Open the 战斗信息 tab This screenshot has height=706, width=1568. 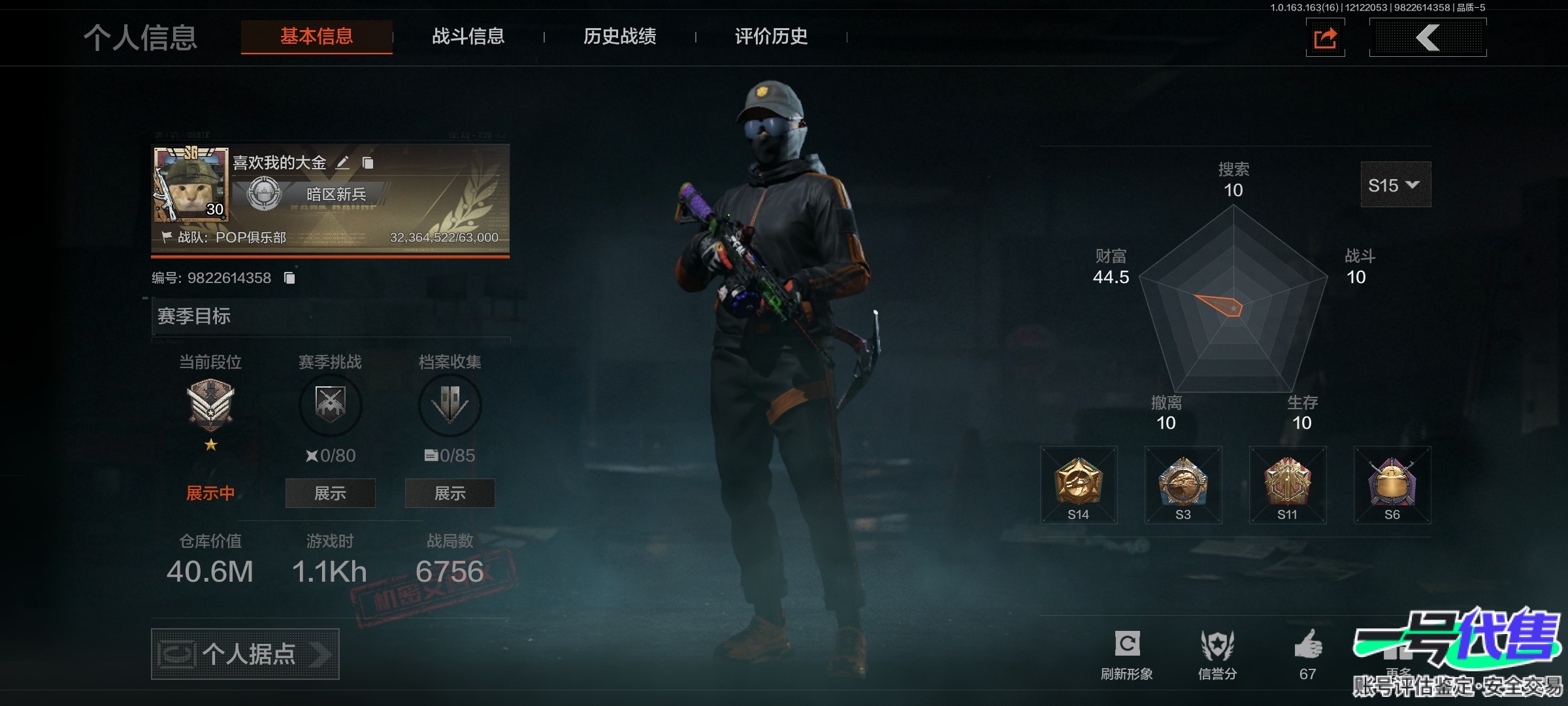pos(468,37)
